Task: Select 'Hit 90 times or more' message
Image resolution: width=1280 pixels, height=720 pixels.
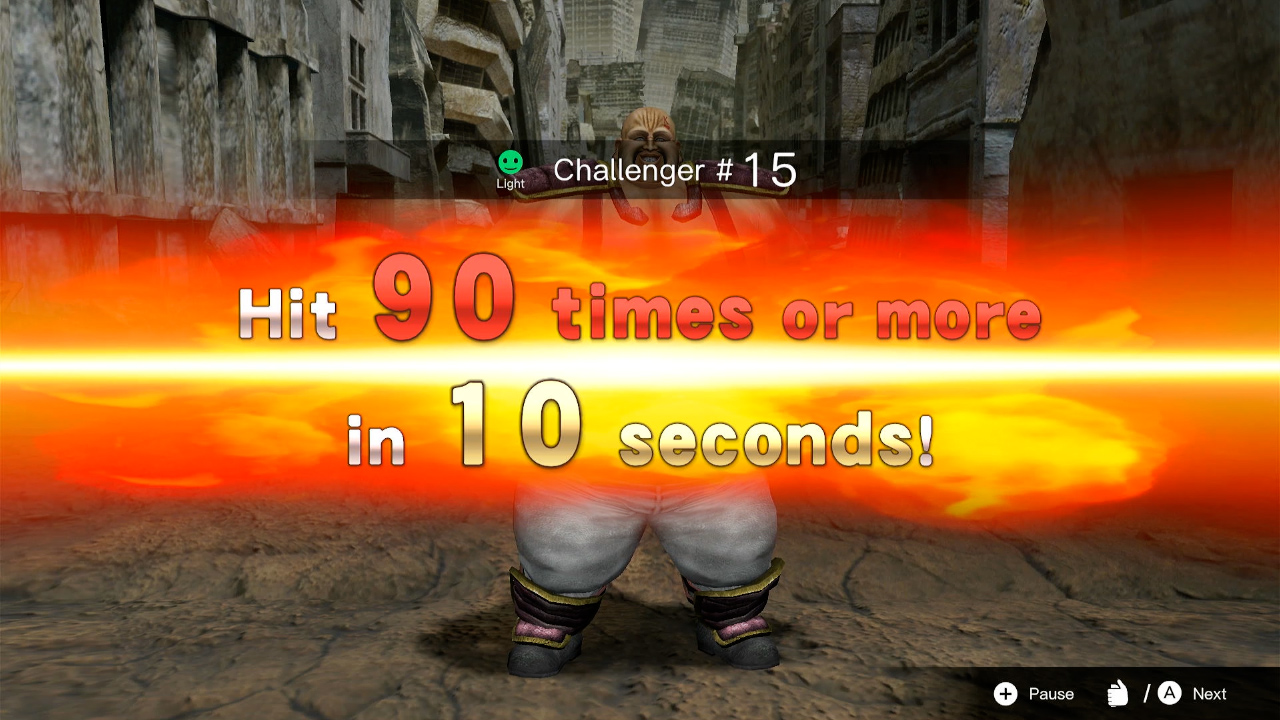Action: [640, 310]
